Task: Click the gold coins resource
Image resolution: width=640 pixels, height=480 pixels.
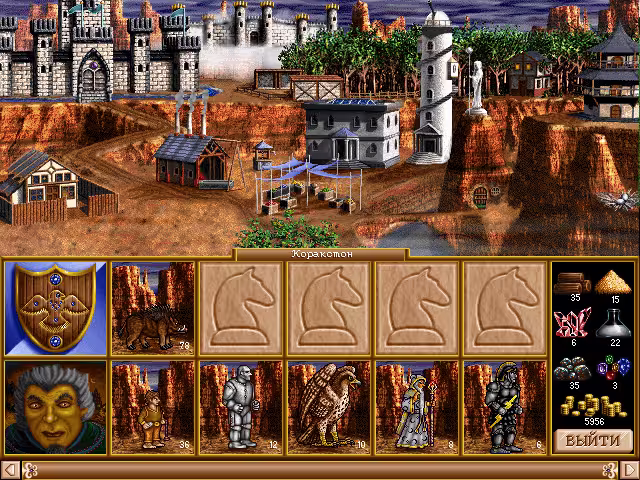Action: coord(594,406)
